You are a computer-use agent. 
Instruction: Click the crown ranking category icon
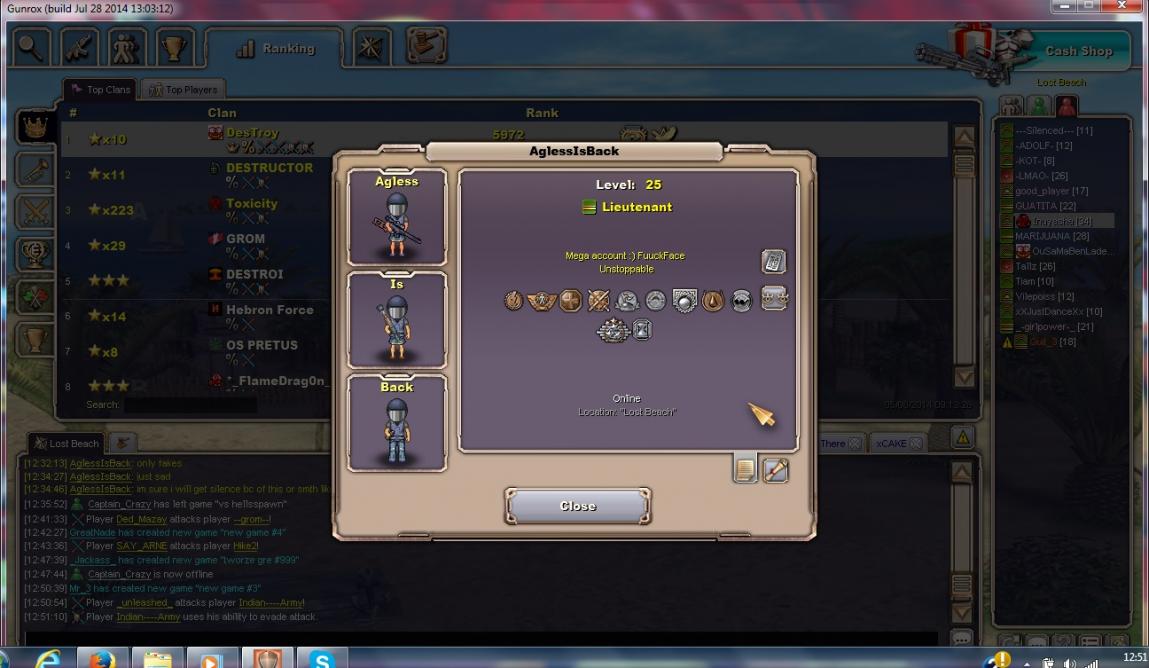[x=34, y=126]
